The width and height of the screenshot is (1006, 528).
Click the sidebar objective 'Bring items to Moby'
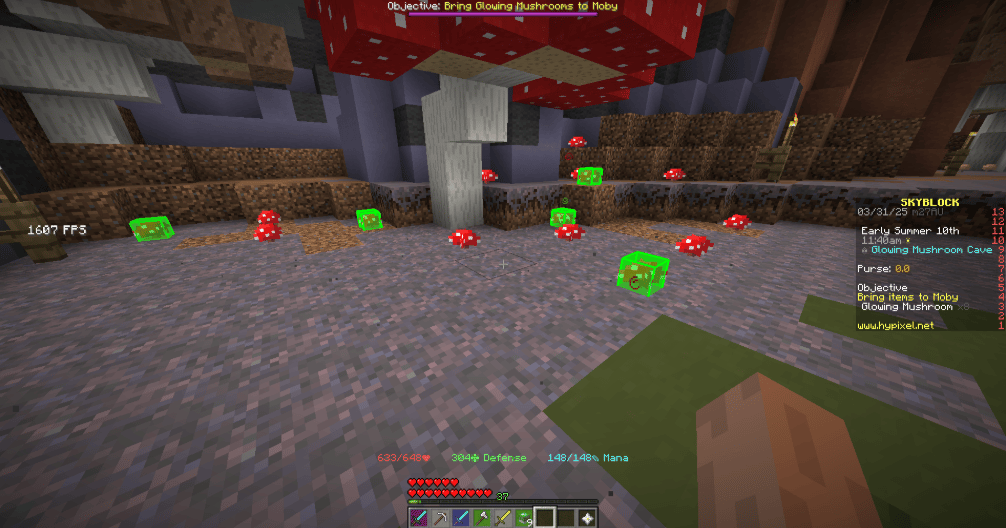[x=908, y=297]
